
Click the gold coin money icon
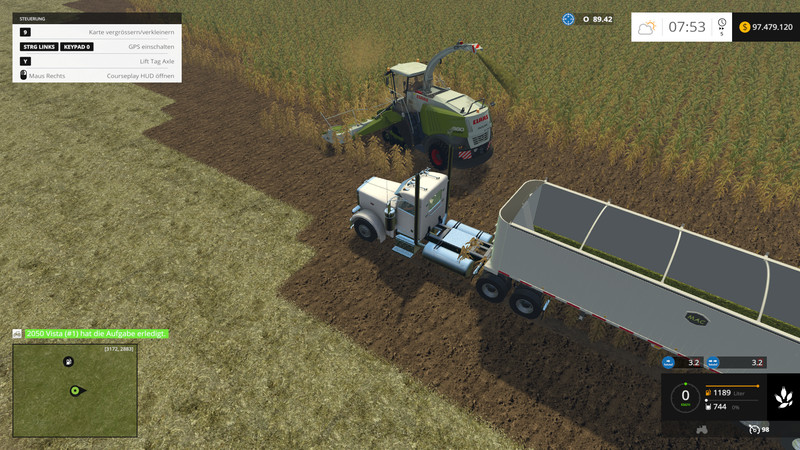(x=744, y=27)
